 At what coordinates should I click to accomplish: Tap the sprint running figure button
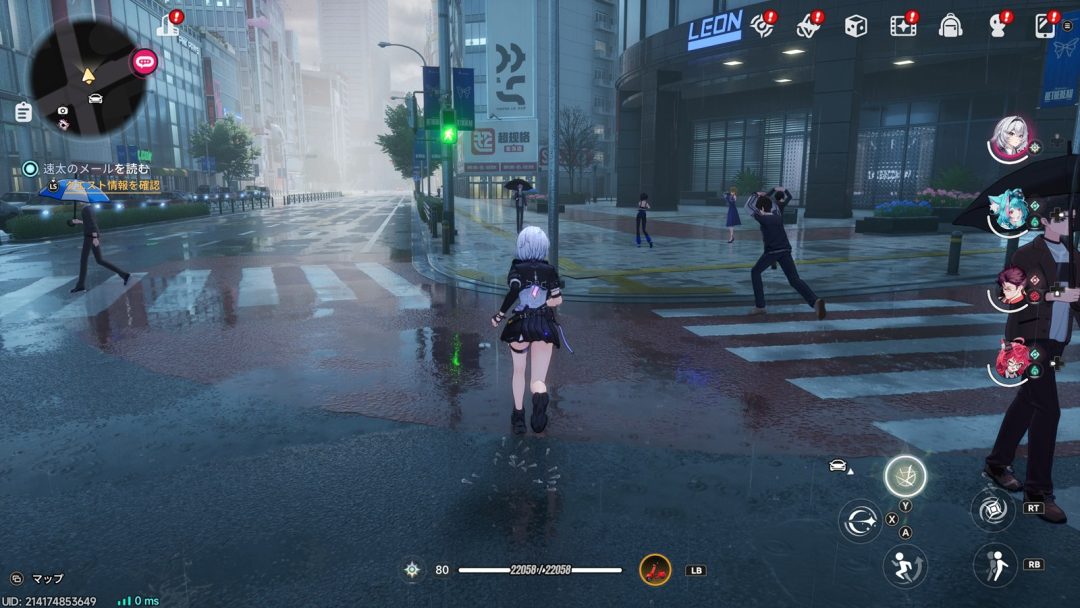[904, 566]
